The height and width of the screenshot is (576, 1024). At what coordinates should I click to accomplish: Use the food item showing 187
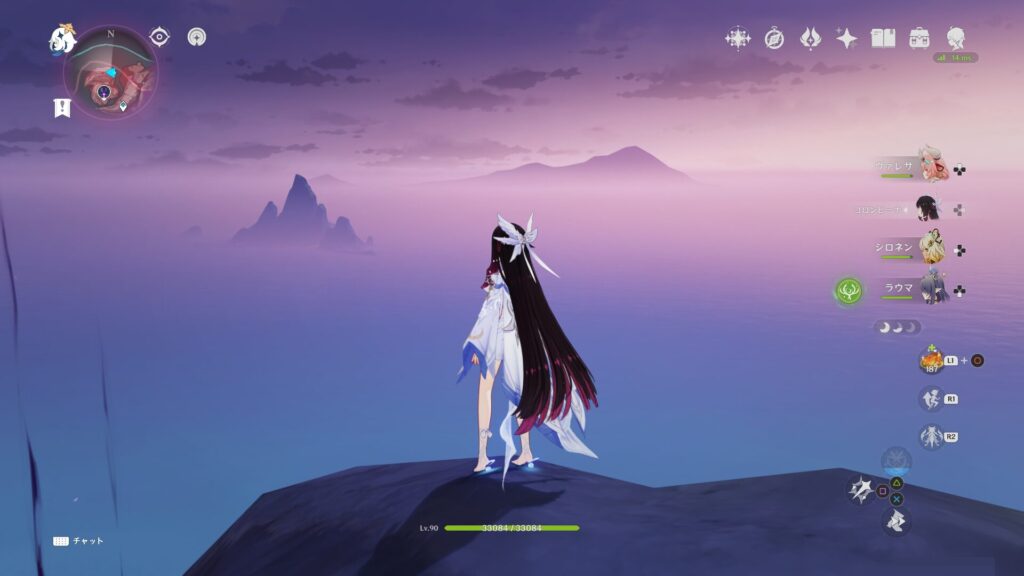(931, 360)
